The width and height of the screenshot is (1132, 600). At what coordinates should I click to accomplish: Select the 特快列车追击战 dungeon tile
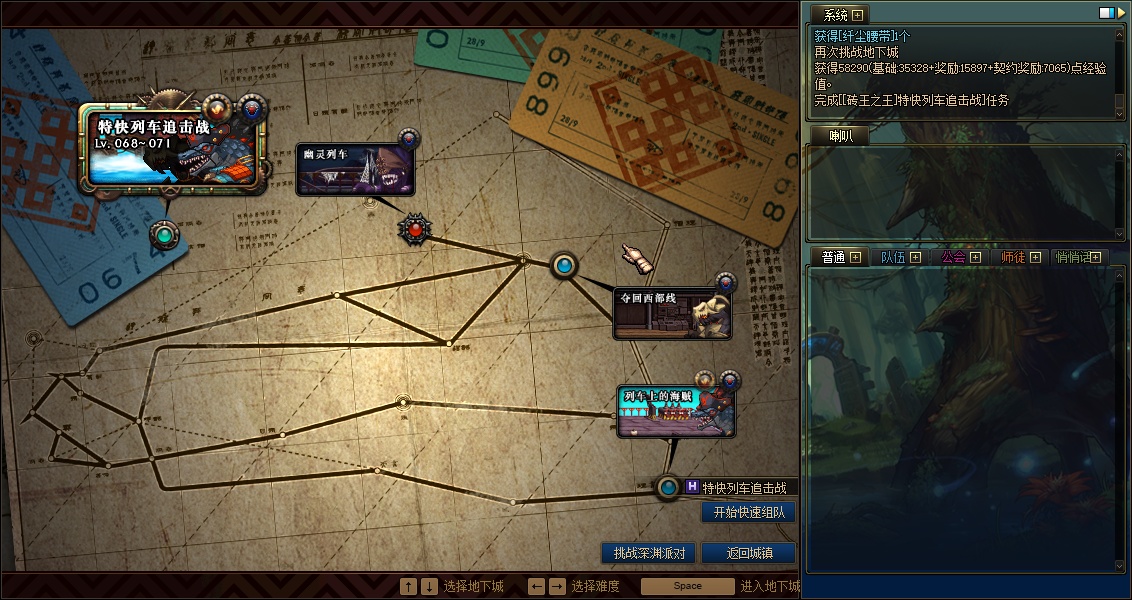point(172,146)
